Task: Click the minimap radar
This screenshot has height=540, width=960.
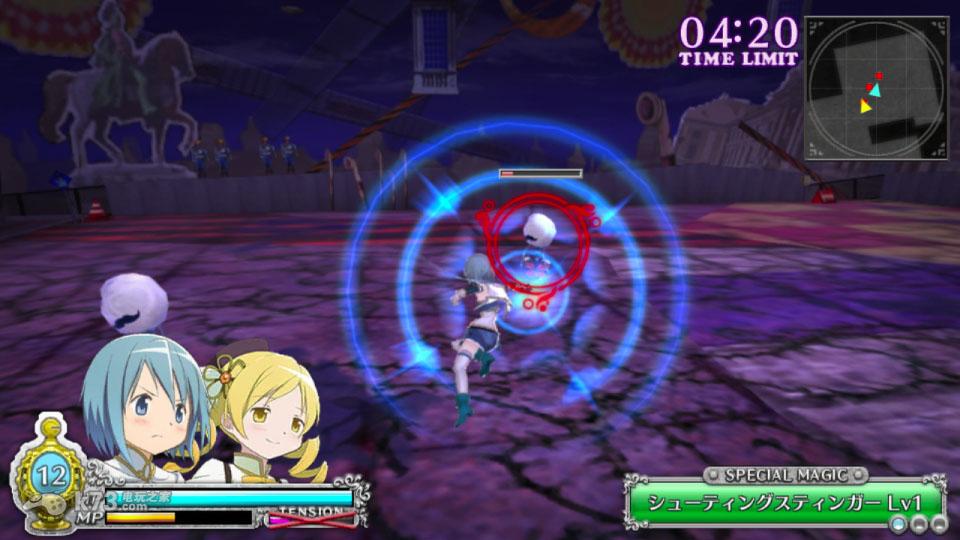Action: click(876, 88)
